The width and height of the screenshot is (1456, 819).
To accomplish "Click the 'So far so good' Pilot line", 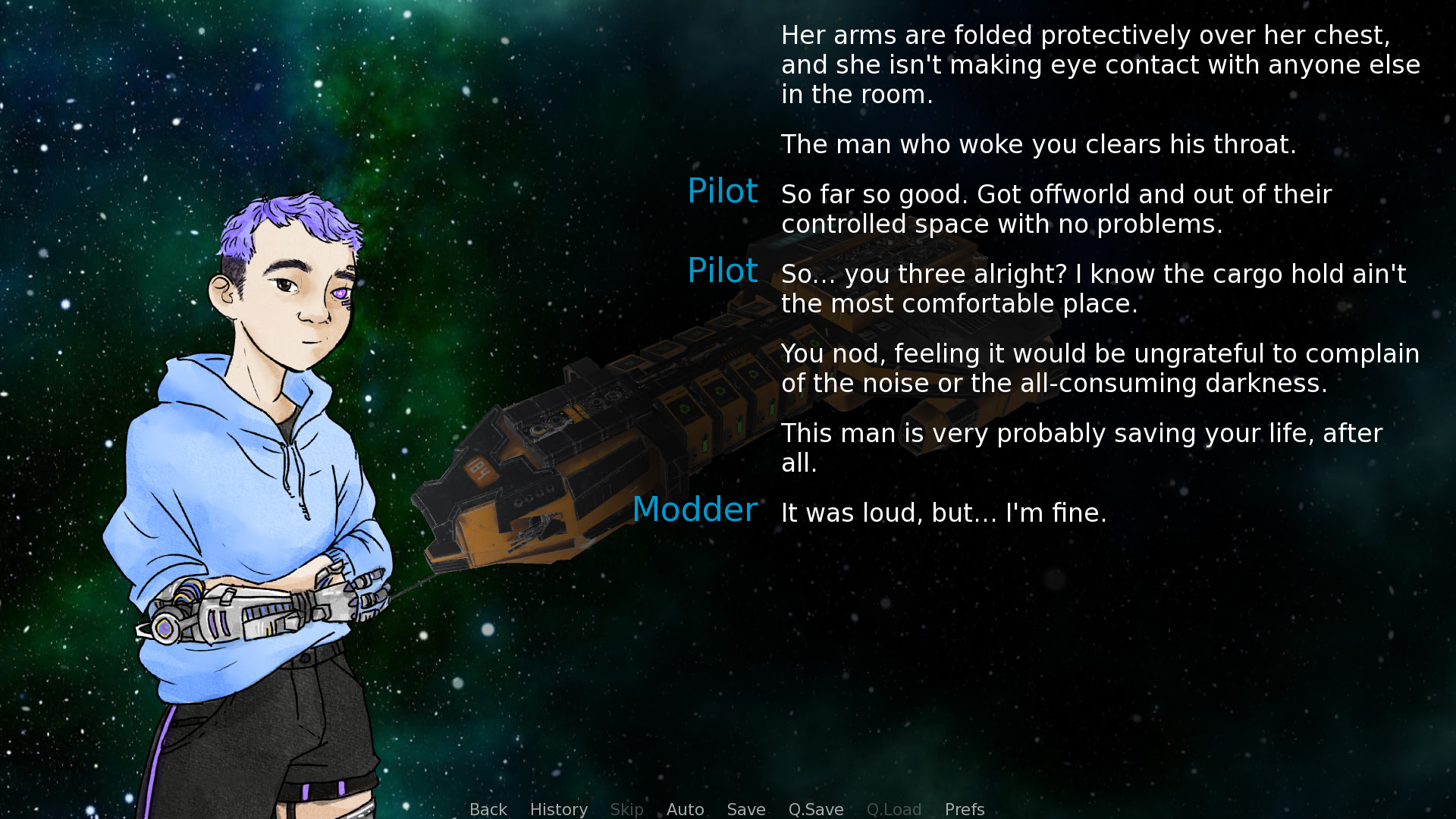I will click(x=1054, y=209).
